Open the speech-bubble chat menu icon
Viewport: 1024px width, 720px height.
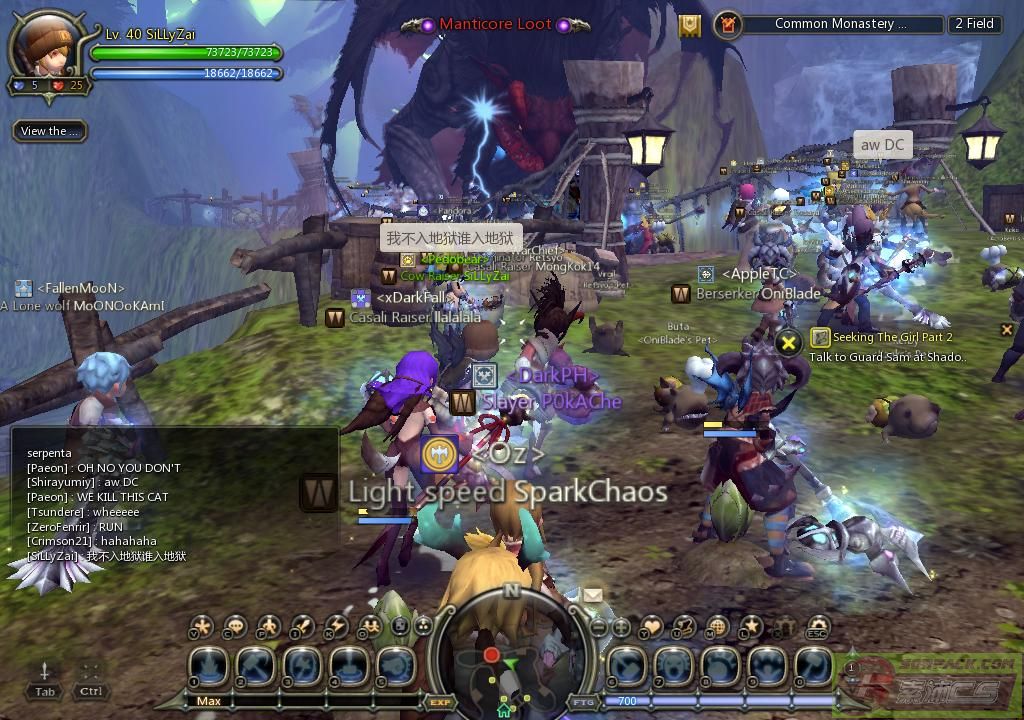coord(236,627)
